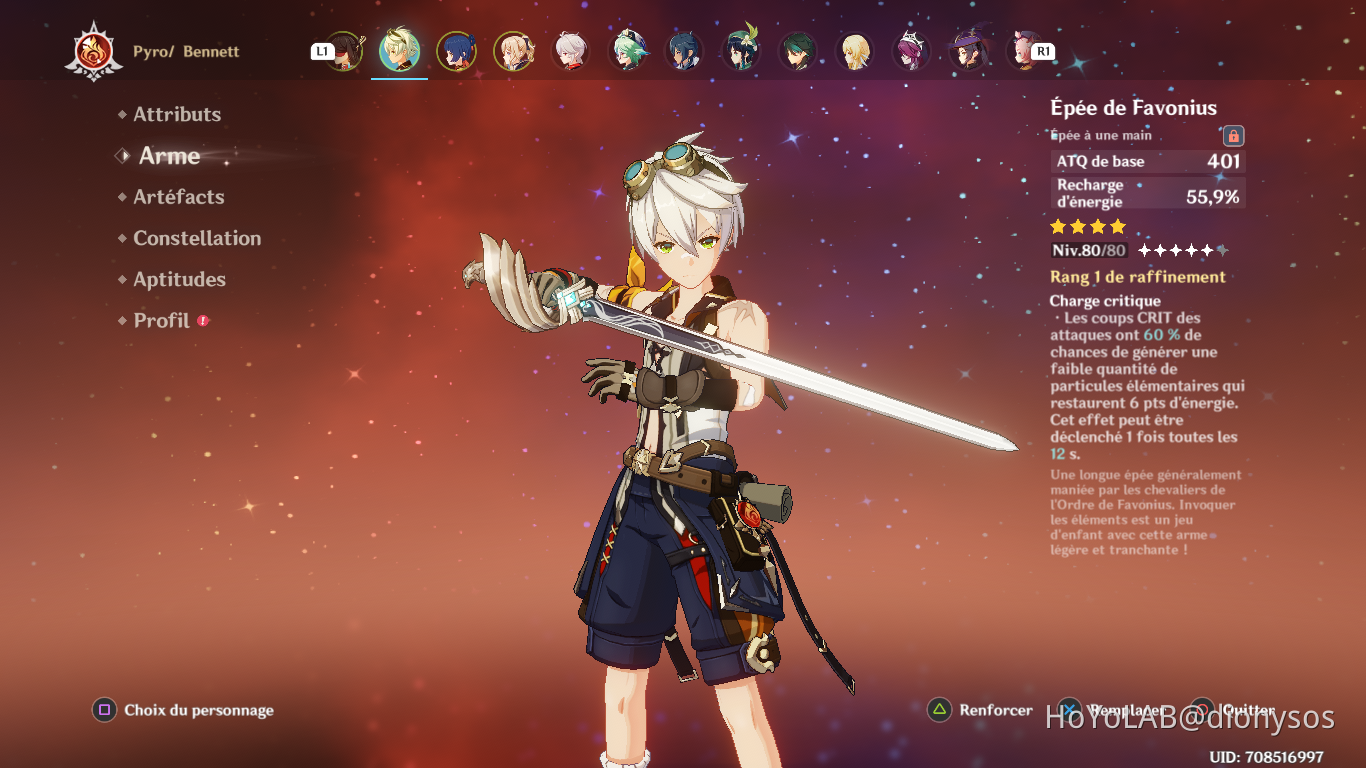This screenshot has width=1366, height=768.
Task: Show the Aptitudes page
Action: point(180,279)
